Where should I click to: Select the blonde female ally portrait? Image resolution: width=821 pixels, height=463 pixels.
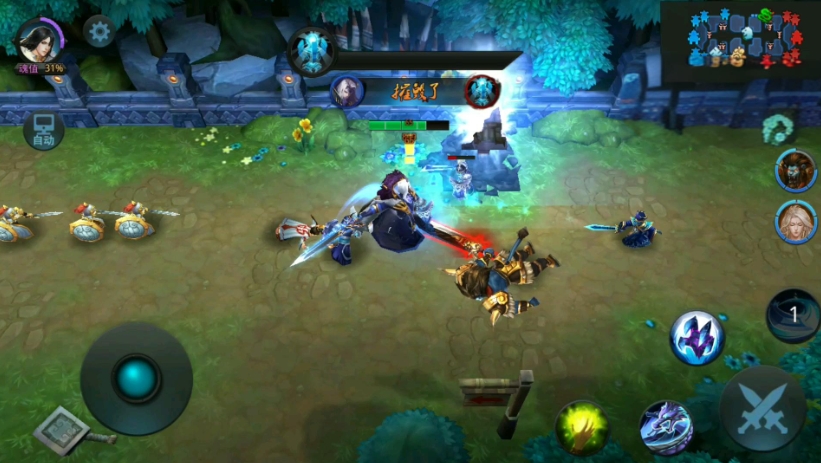coord(796,222)
